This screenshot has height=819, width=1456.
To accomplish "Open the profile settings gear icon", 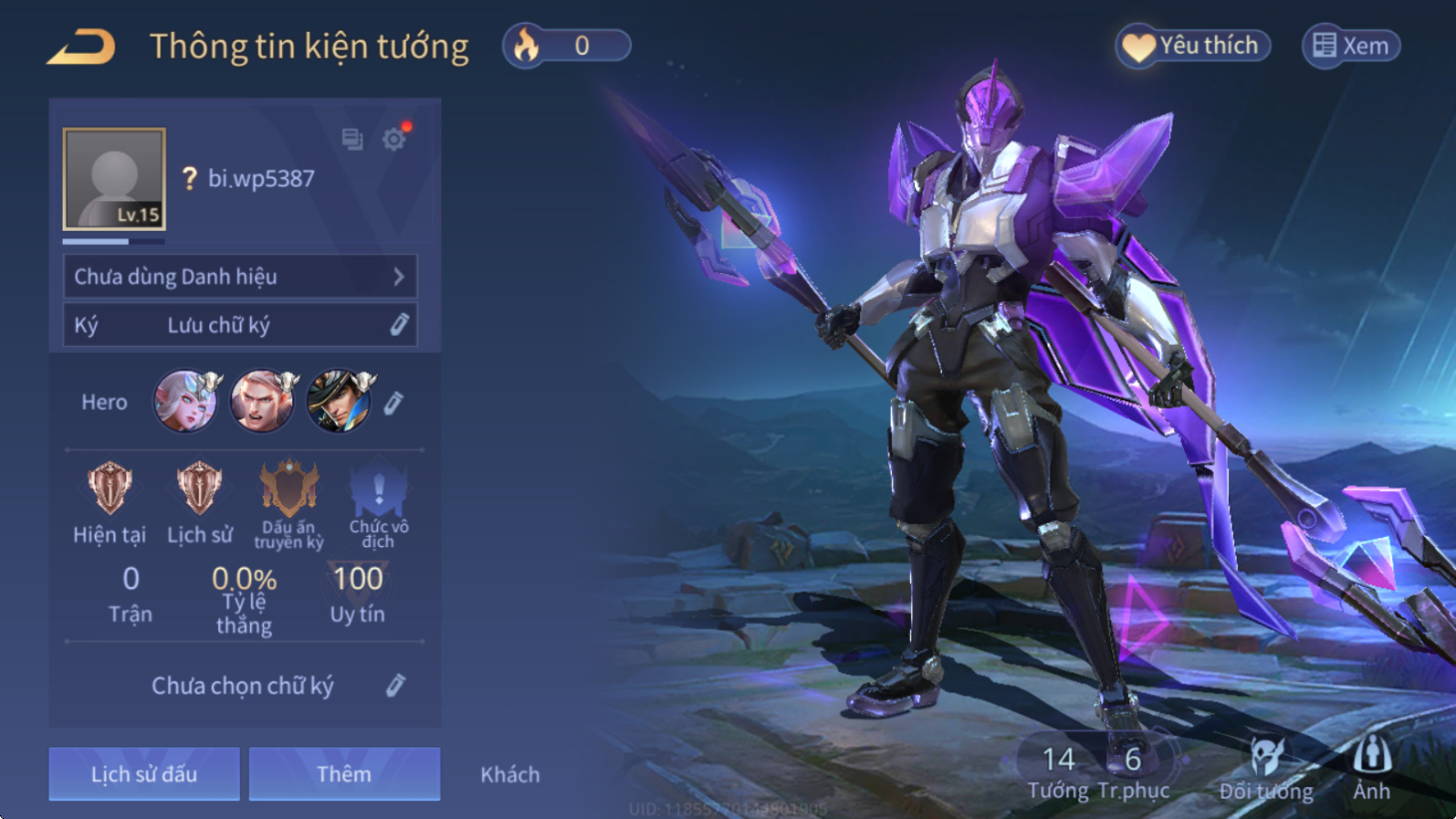I will 395,138.
